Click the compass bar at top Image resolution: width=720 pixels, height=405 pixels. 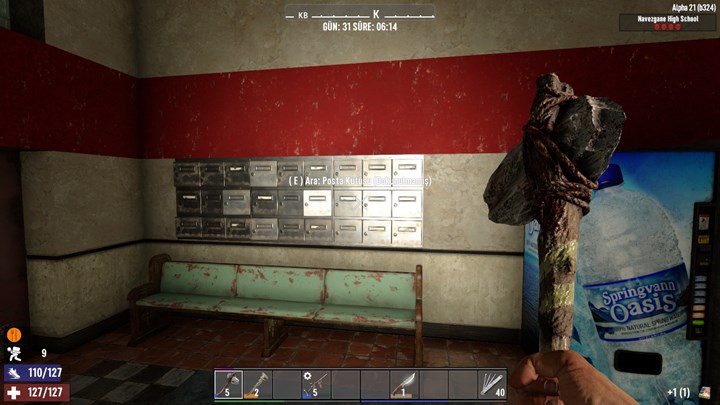coord(360,14)
